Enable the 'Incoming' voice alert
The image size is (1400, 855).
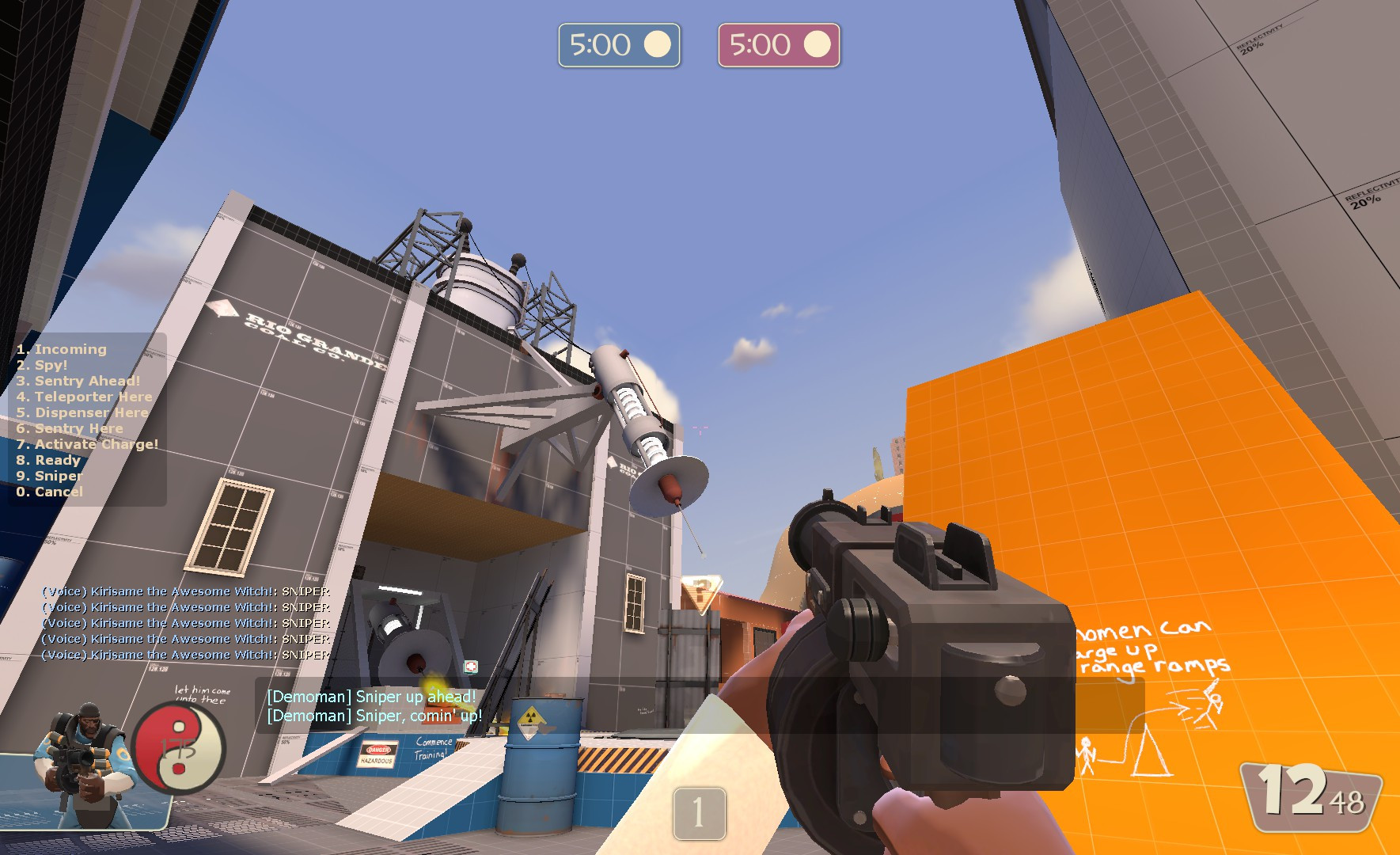pyautogui.click(x=60, y=348)
